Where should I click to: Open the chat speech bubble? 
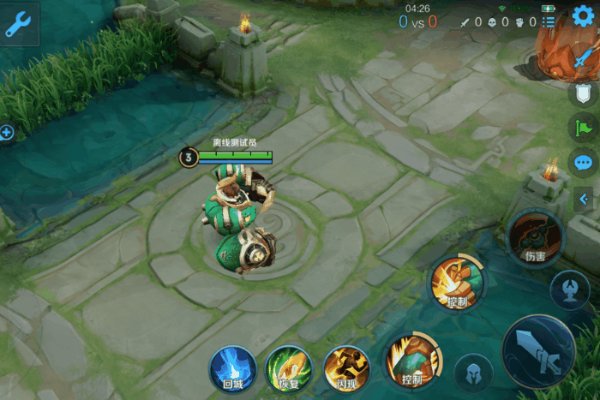coord(582,161)
